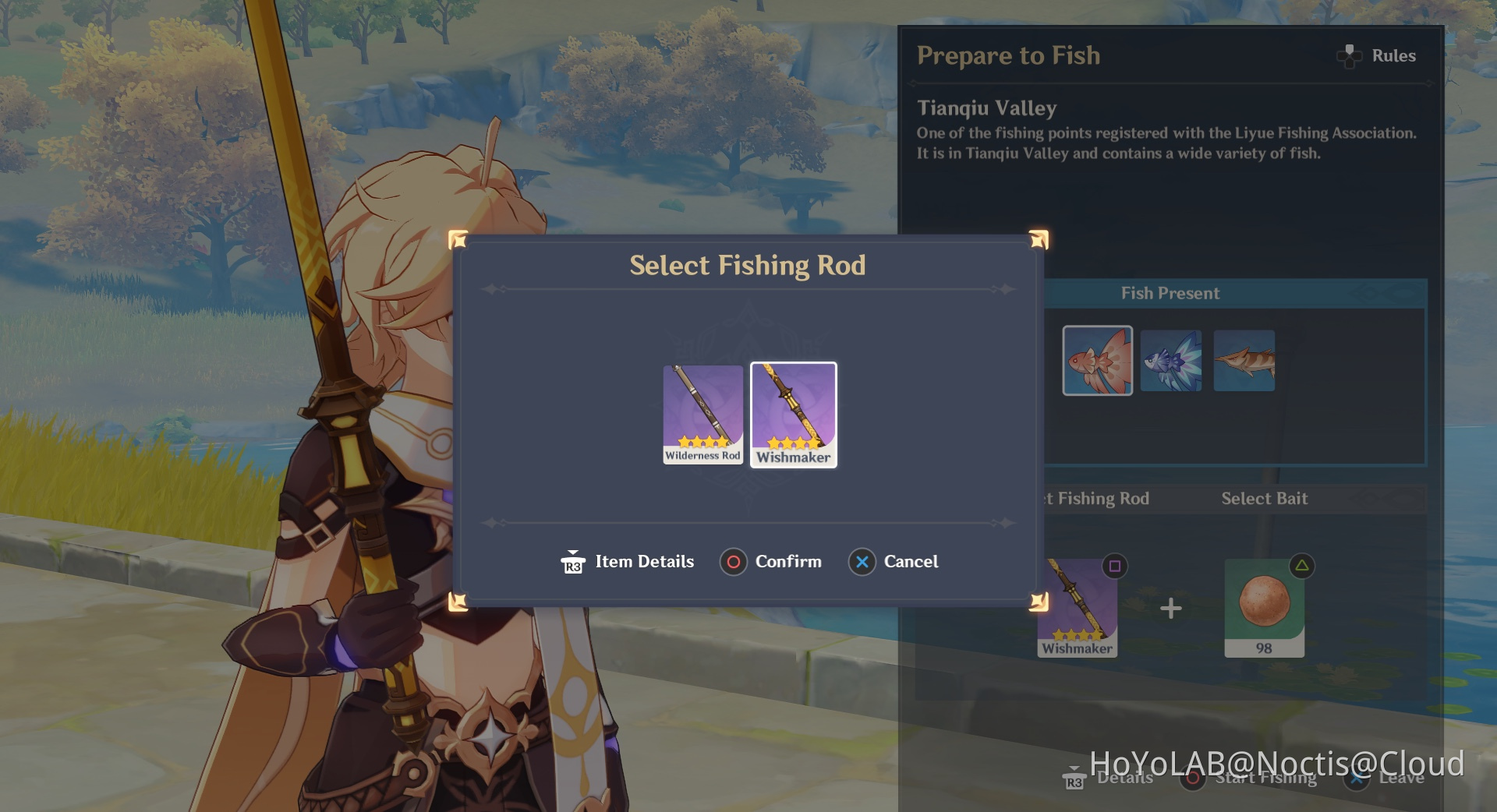This screenshot has height=812, width=1497.
Task: Open the Select Bait section
Action: pyautogui.click(x=1264, y=499)
